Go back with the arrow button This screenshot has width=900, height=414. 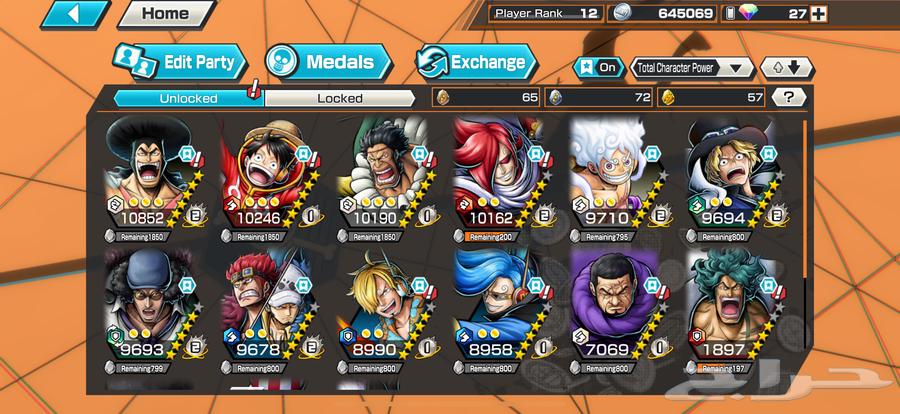coord(75,14)
